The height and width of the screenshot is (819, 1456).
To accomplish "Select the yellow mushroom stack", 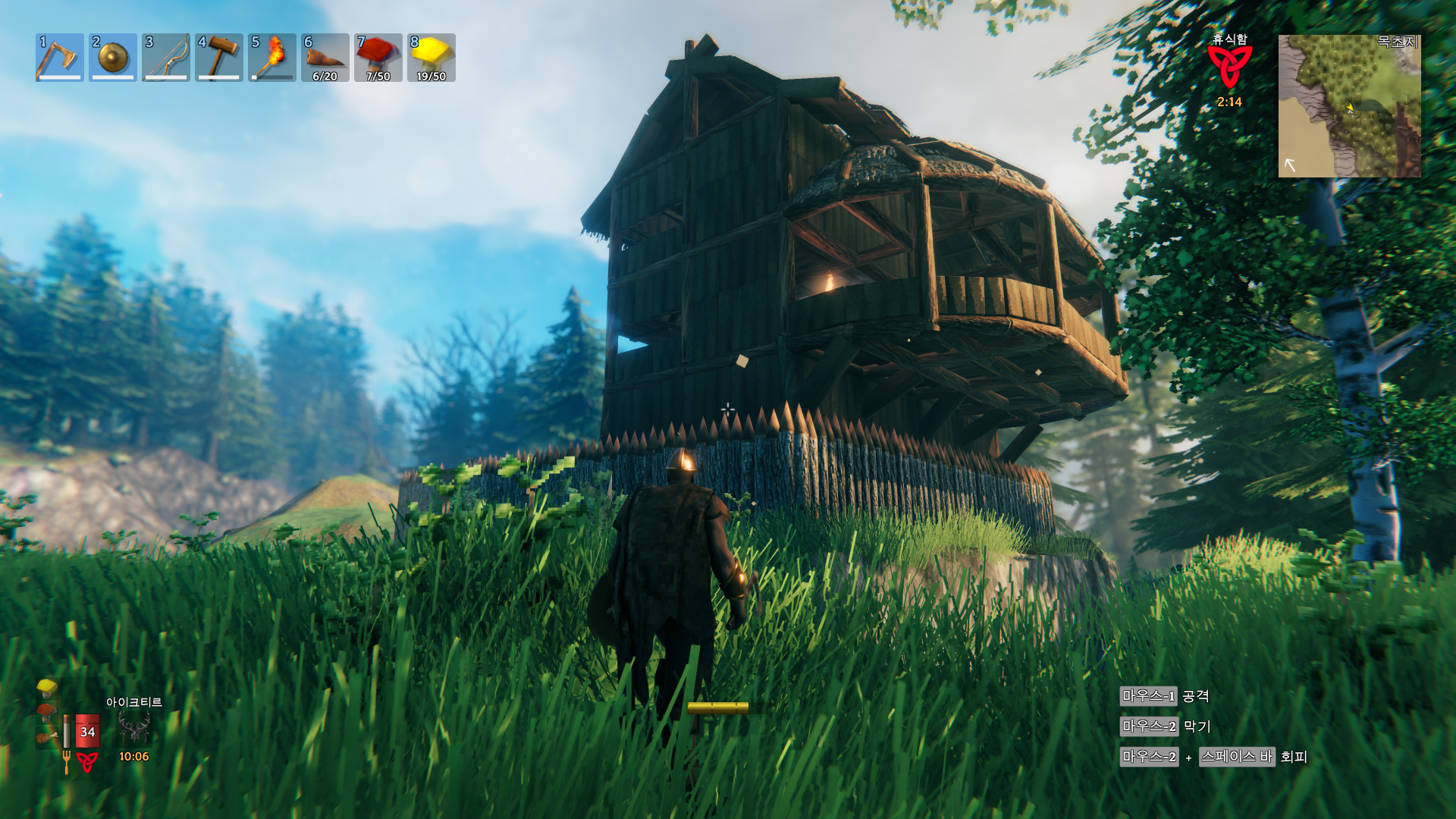I will [x=431, y=58].
